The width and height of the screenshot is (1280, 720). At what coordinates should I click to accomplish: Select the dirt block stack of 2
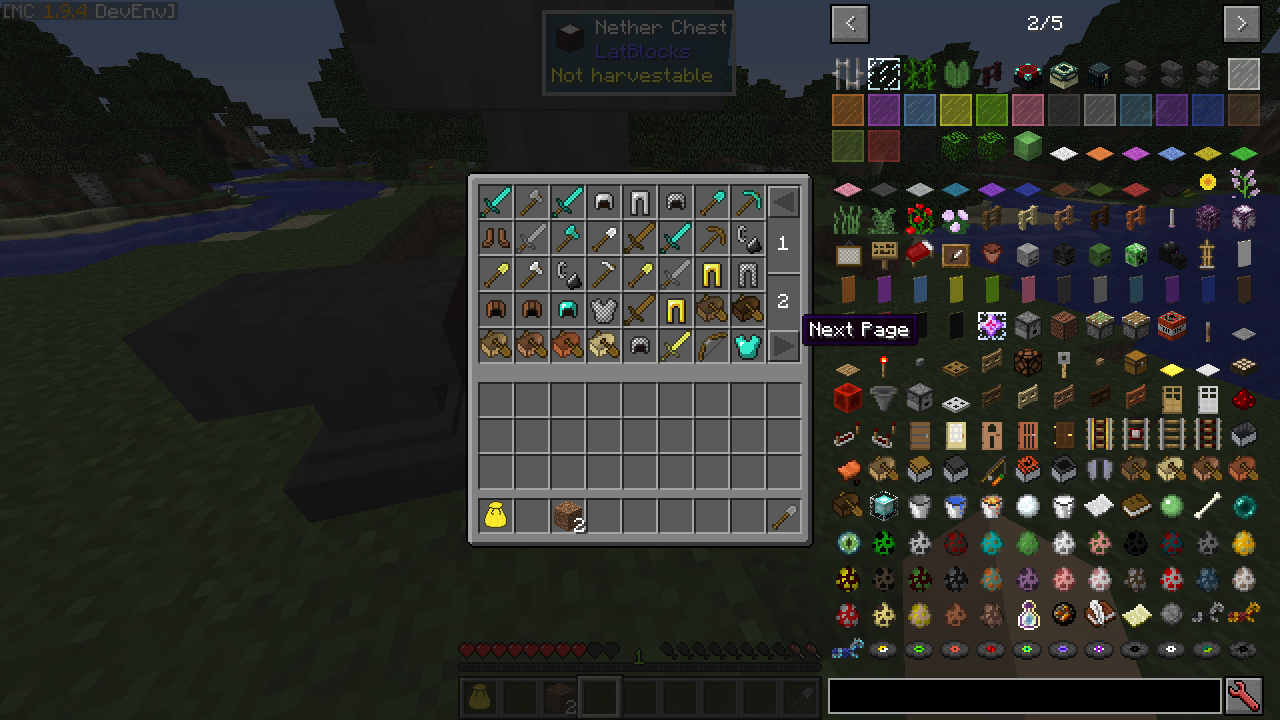[x=567, y=516]
